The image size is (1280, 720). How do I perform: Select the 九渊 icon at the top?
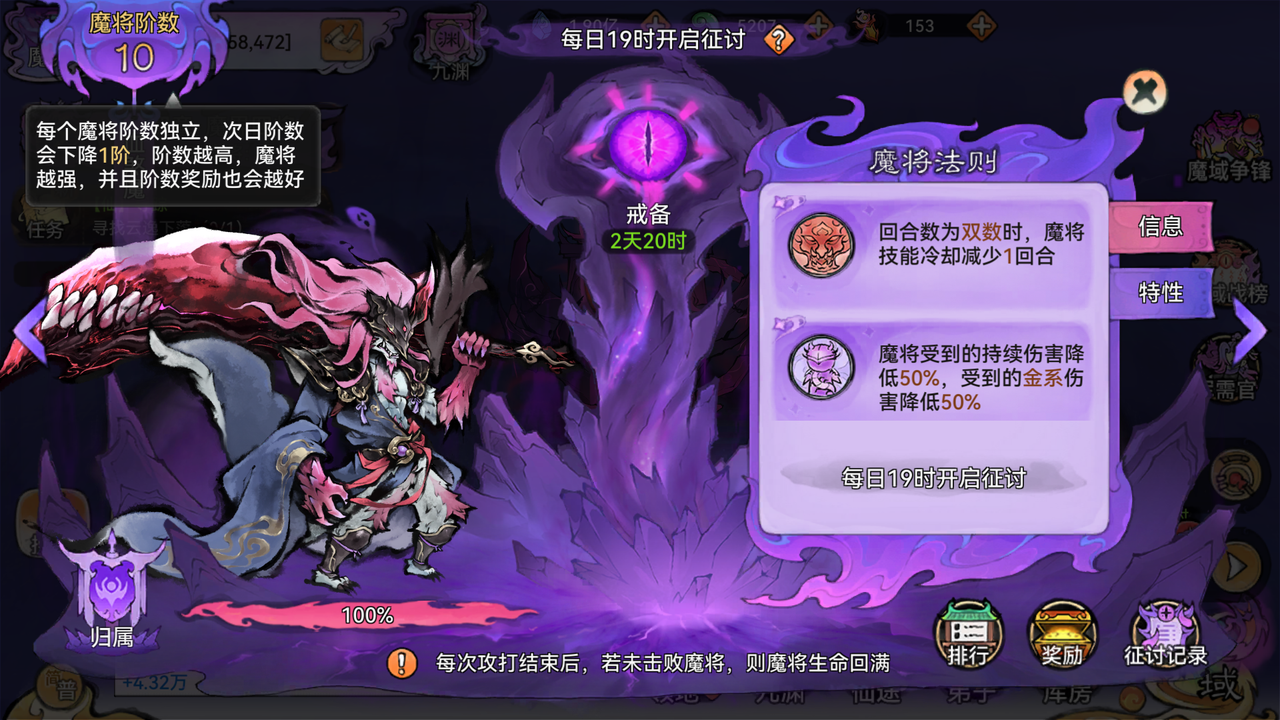click(452, 40)
